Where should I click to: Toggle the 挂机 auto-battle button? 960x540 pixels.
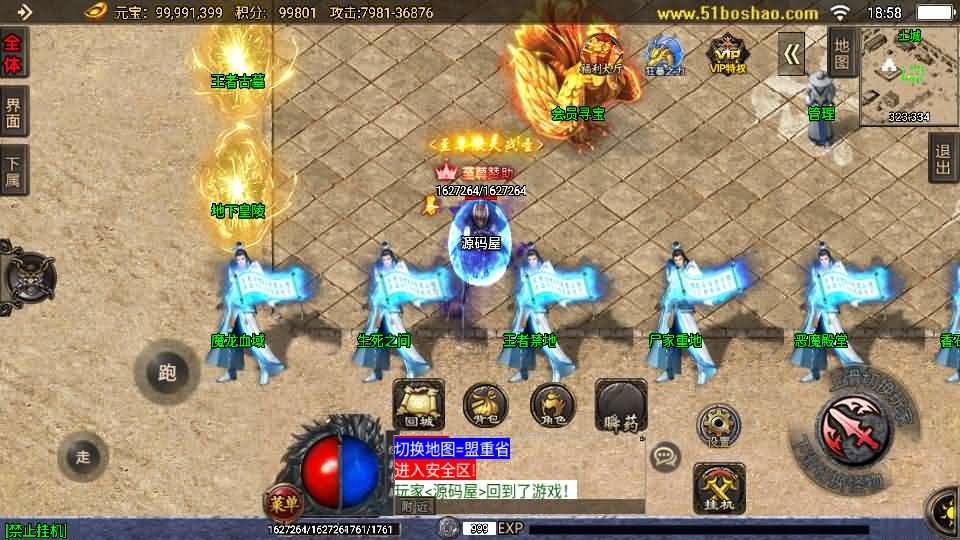tap(719, 489)
